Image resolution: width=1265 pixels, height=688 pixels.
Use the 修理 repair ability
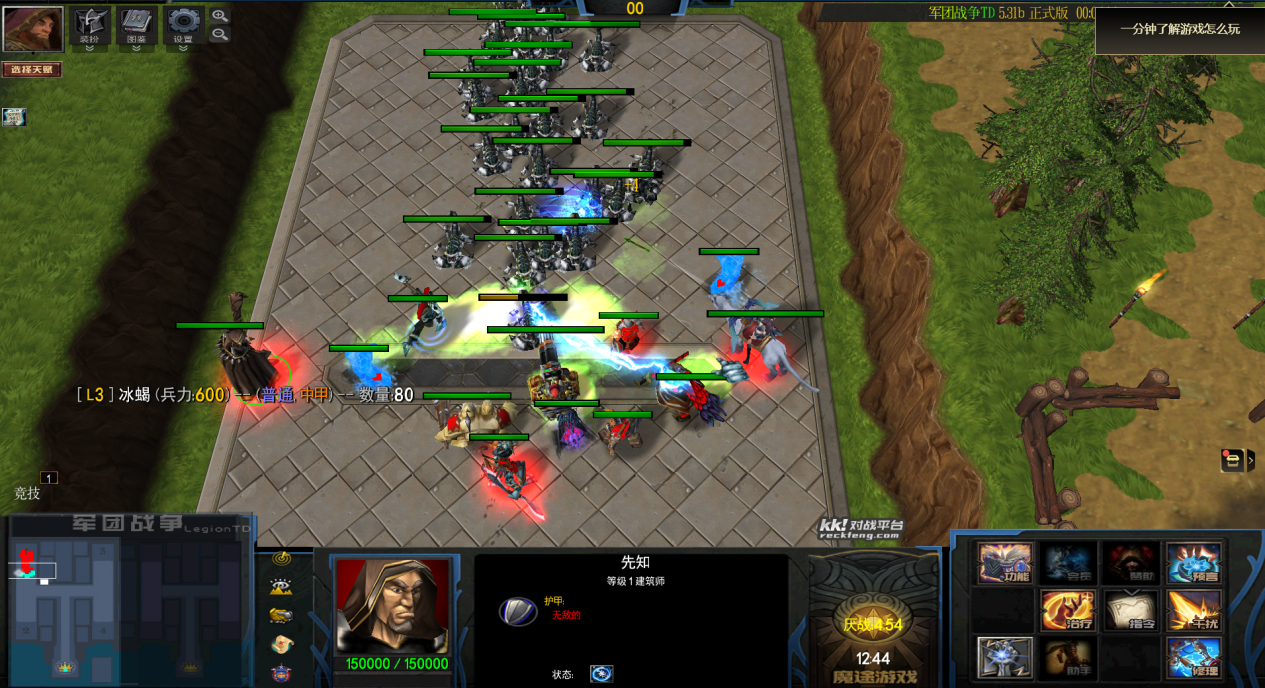(1194, 657)
